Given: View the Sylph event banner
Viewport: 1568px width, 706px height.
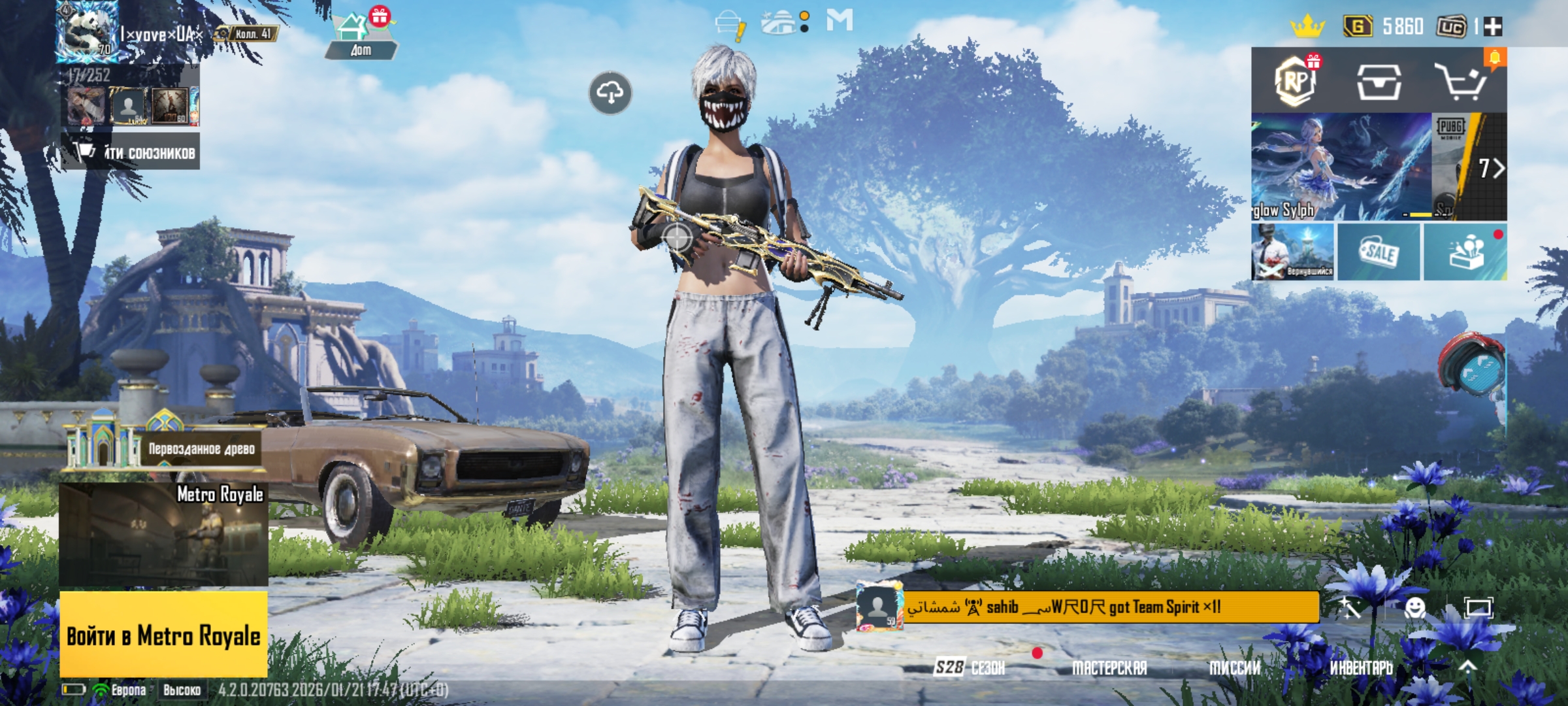Looking at the screenshot, I should click(x=1341, y=167).
